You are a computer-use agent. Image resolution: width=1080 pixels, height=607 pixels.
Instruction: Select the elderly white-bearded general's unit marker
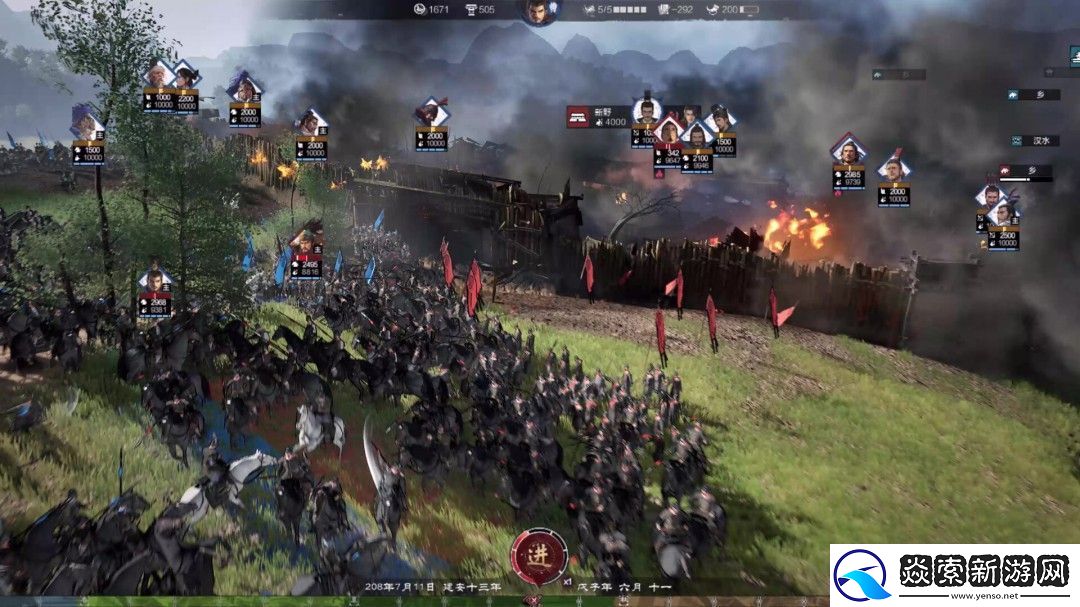coord(158,75)
